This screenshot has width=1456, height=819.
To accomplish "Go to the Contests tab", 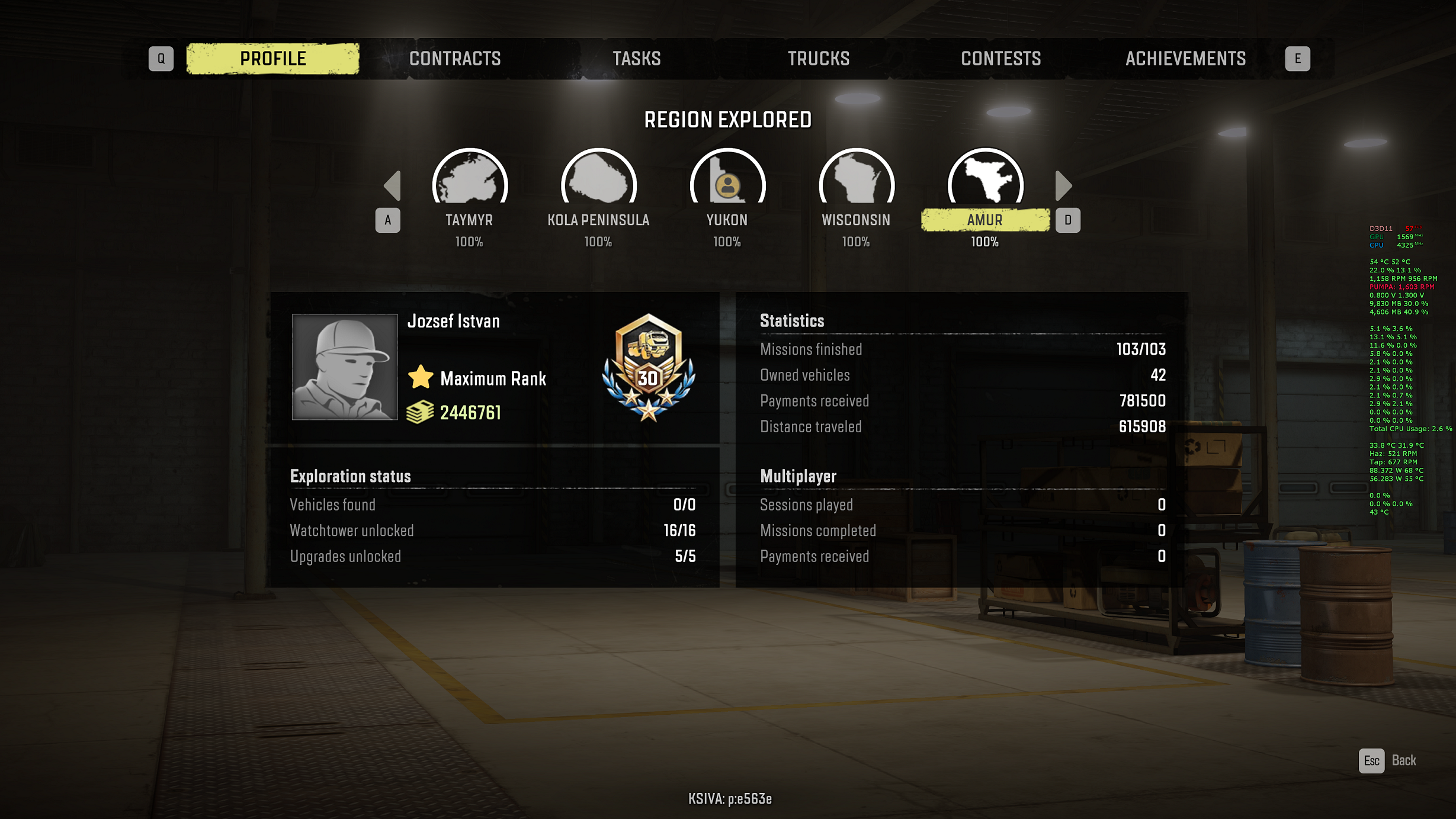I will point(1000,59).
